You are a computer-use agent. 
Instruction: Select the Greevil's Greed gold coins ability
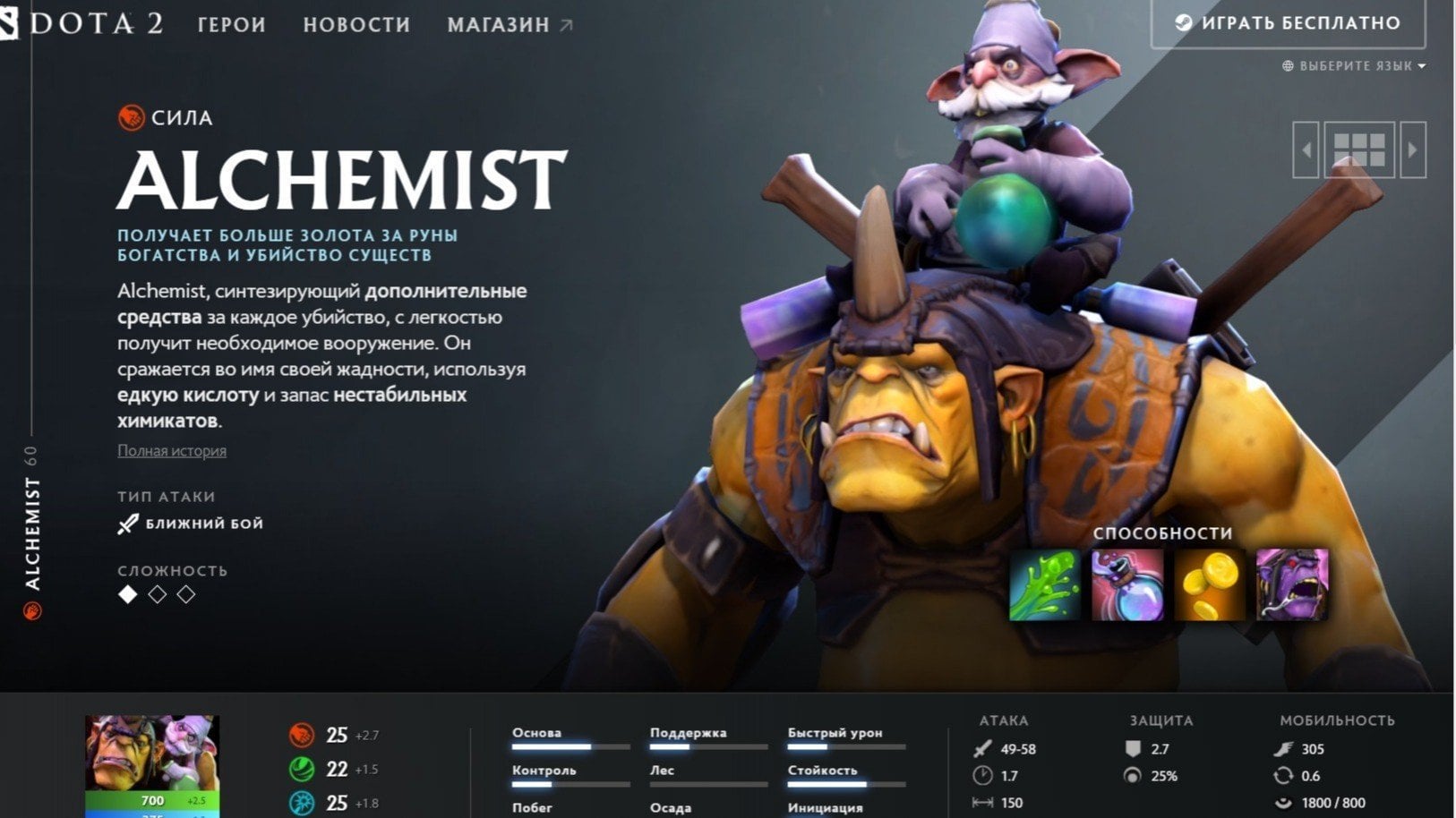1211,584
